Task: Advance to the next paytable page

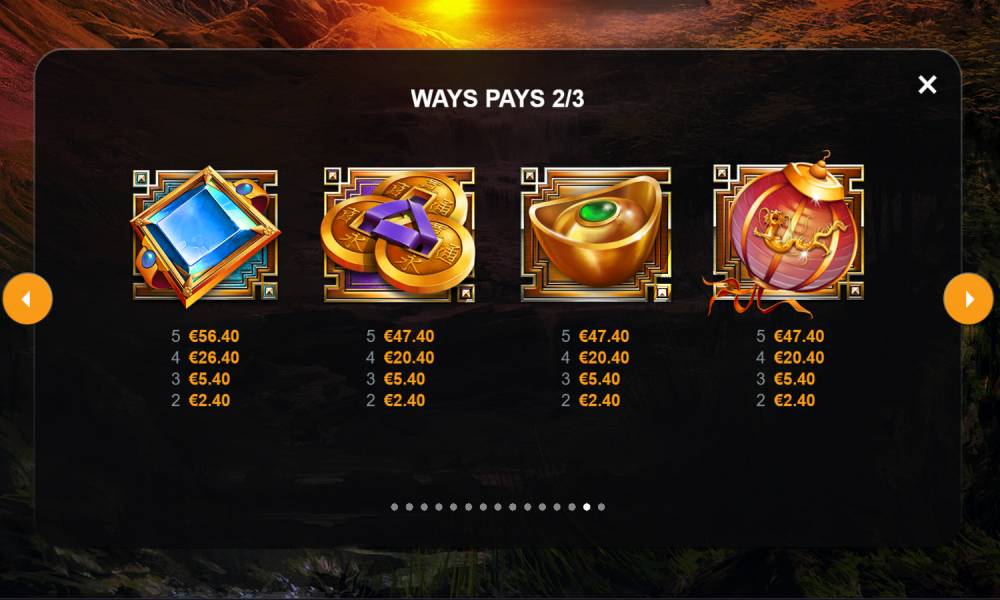Action: tap(968, 299)
